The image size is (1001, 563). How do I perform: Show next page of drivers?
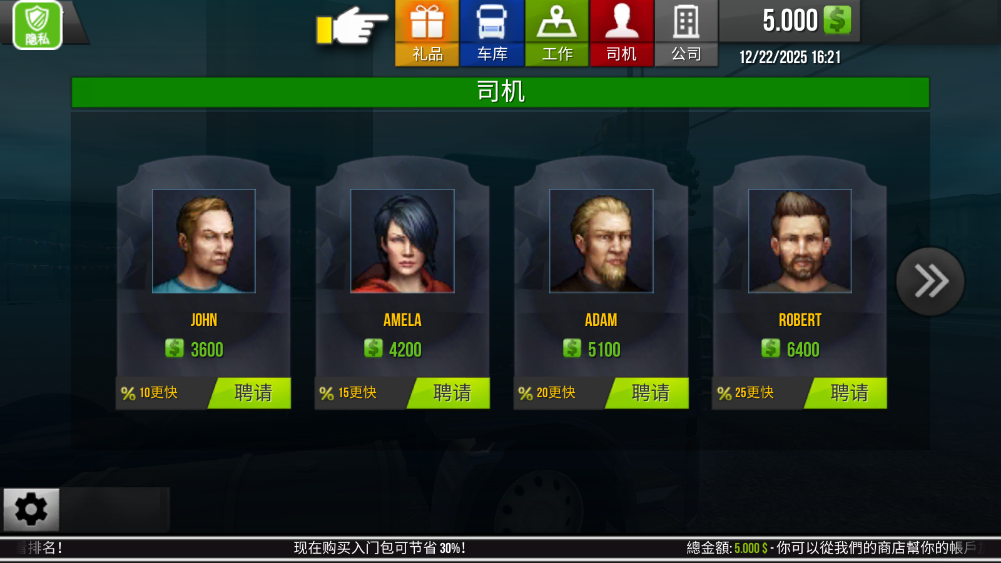coord(930,281)
